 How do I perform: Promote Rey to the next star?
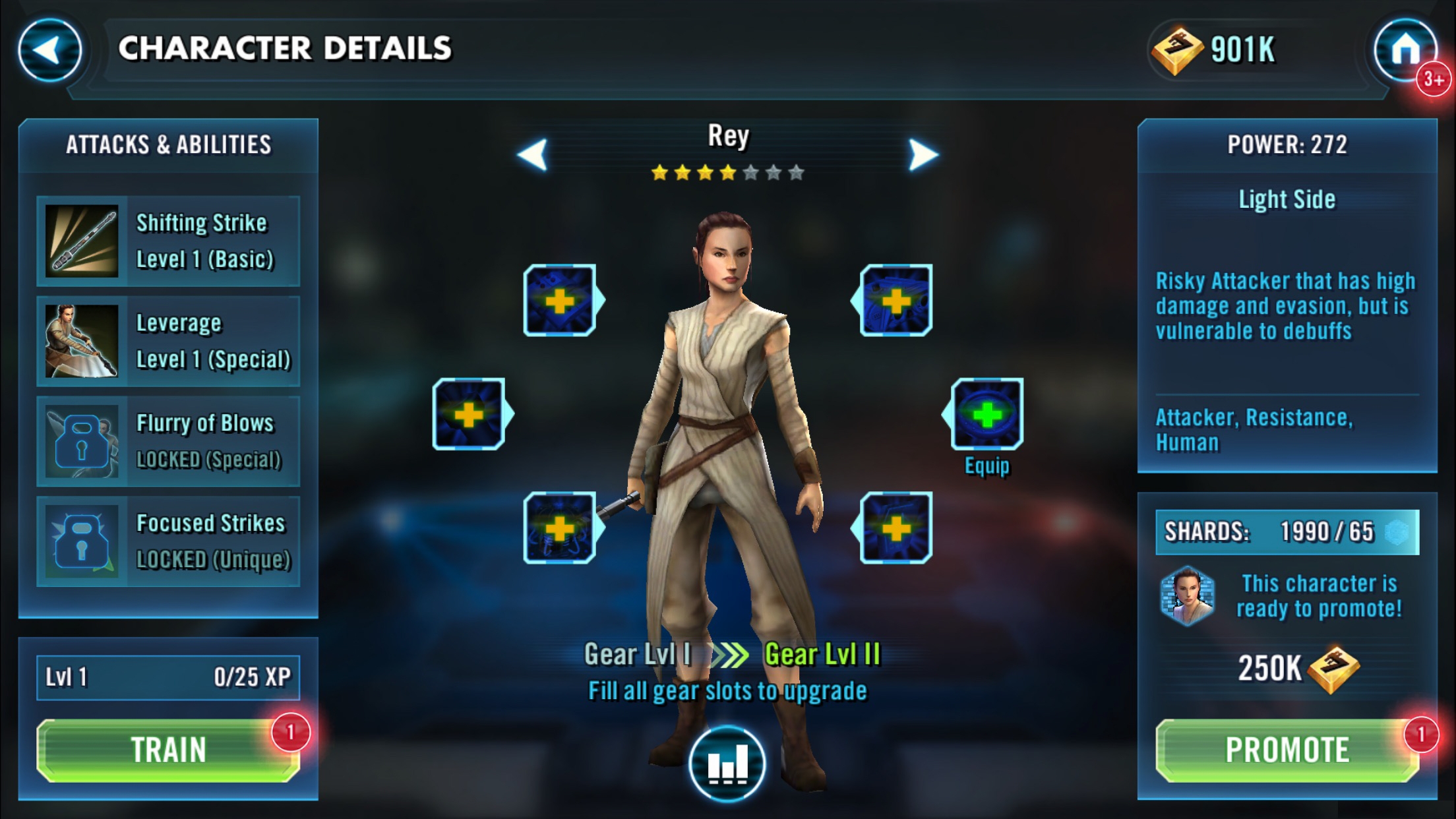(x=1287, y=750)
